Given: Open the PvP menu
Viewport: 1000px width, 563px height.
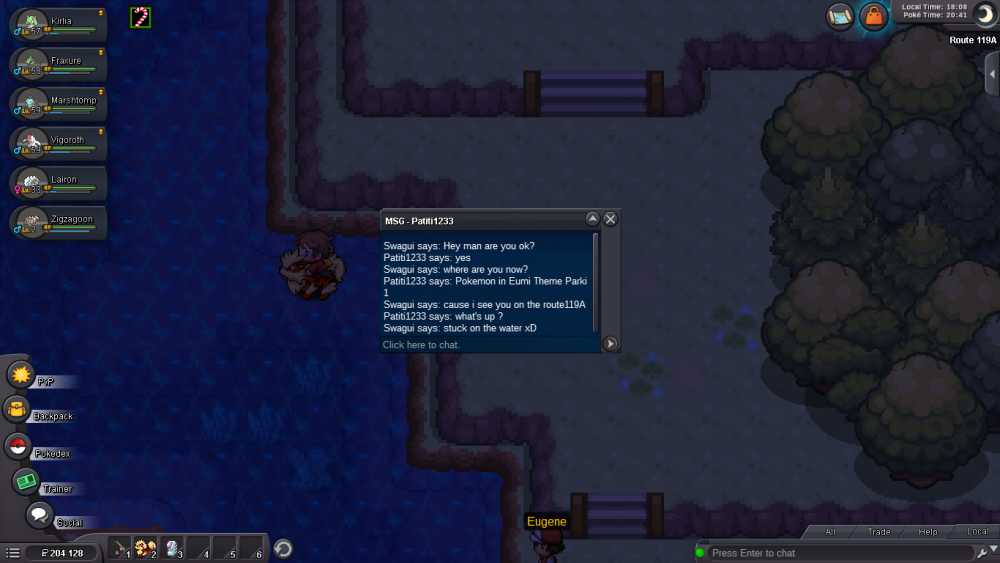Looking at the screenshot, I should coord(21,375).
